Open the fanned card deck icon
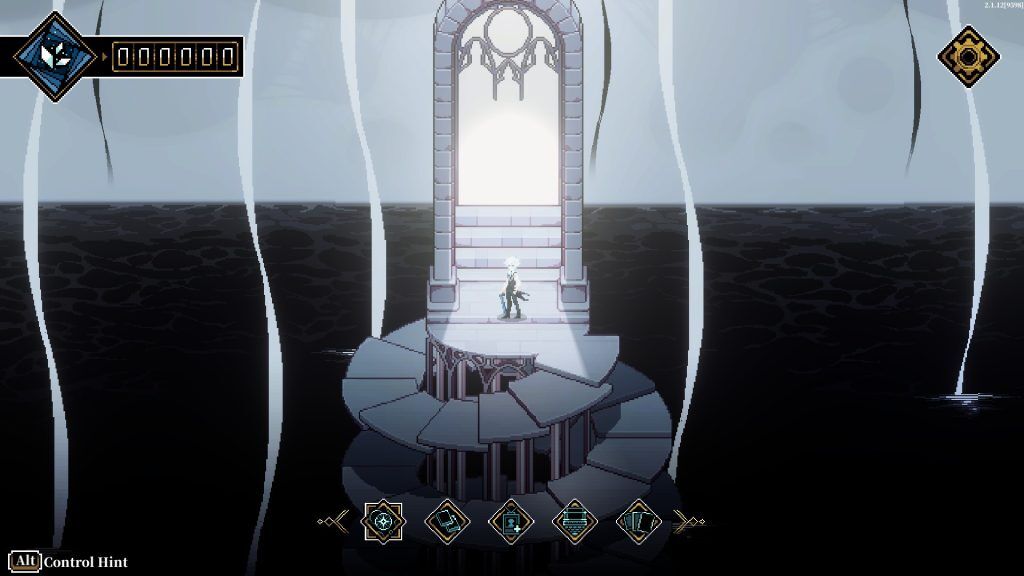 pyautogui.click(x=637, y=521)
